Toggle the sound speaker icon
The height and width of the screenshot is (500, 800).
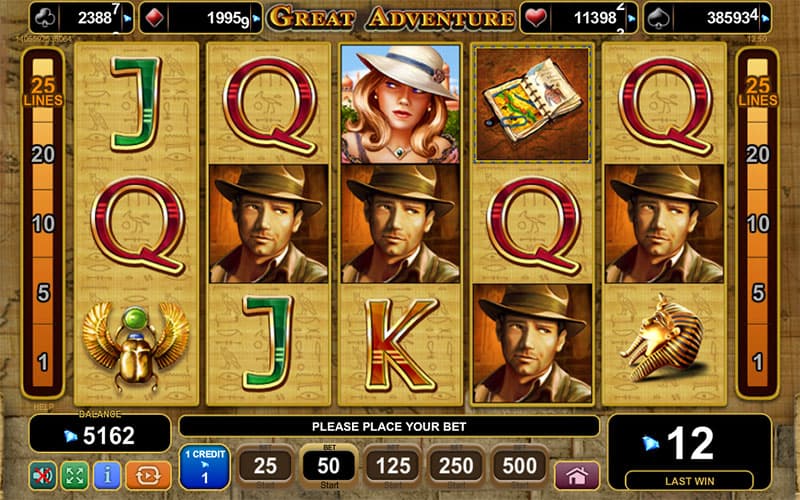coord(43,474)
